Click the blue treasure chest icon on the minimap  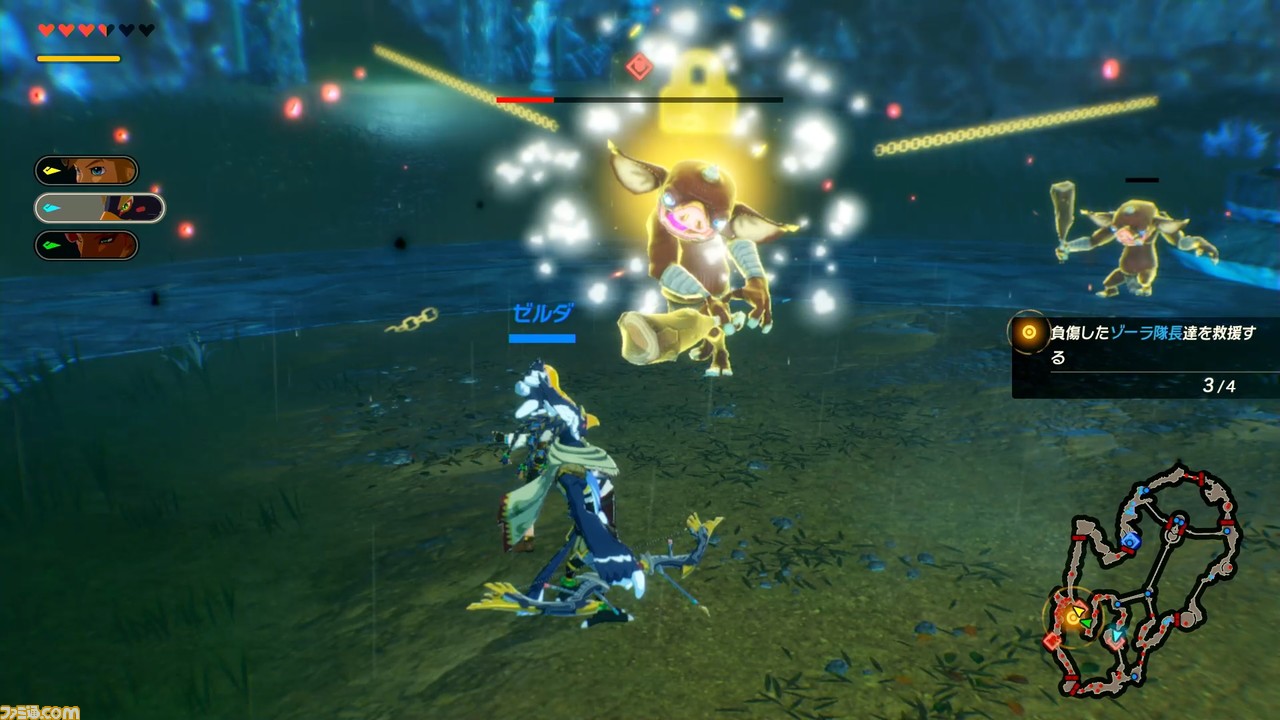[1132, 542]
